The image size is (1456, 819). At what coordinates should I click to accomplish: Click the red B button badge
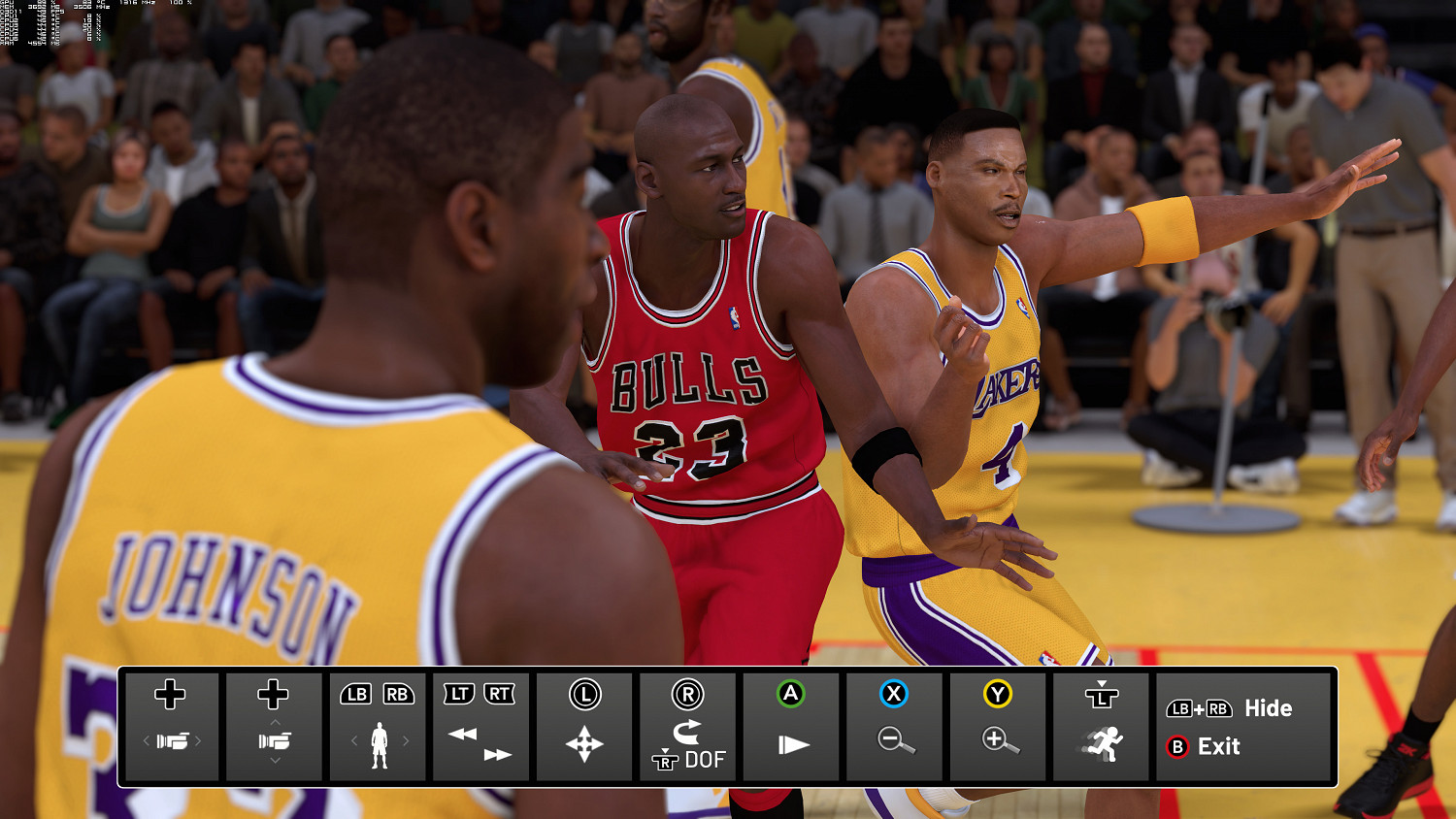(x=1177, y=747)
